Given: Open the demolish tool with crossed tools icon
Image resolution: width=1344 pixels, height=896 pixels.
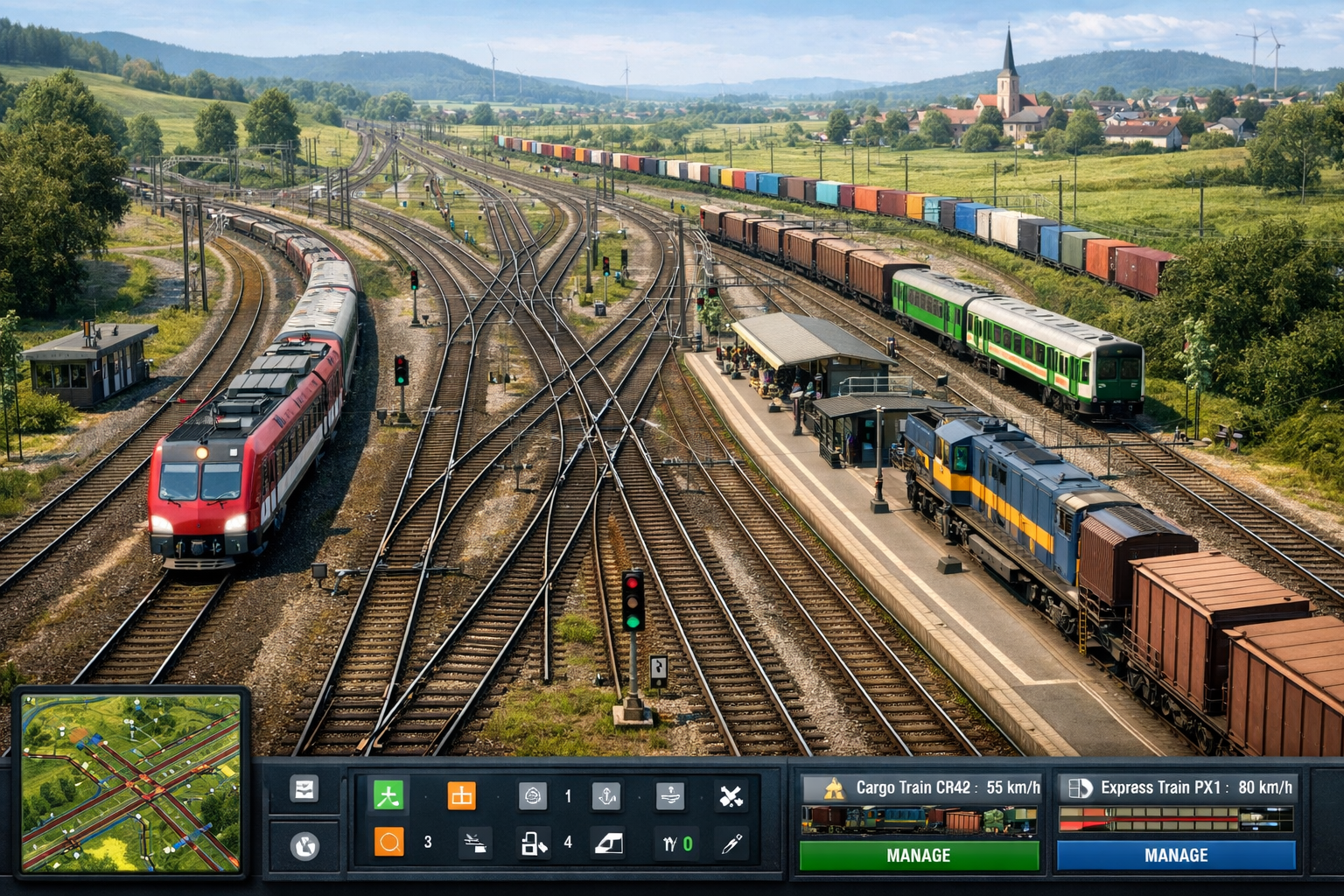Looking at the screenshot, I should point(731,794).
